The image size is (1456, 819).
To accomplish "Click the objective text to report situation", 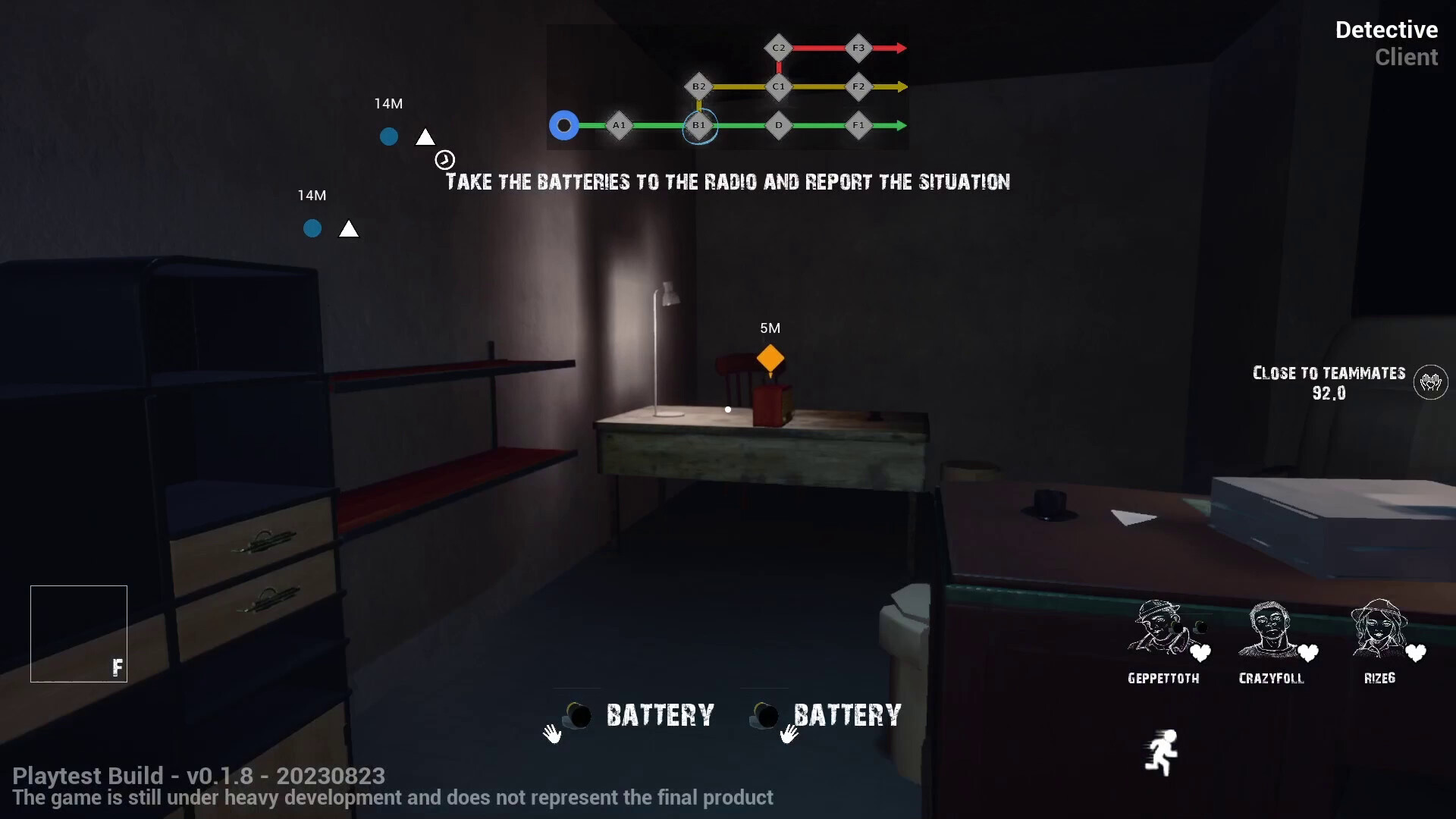I will click(x=728, y=182).
